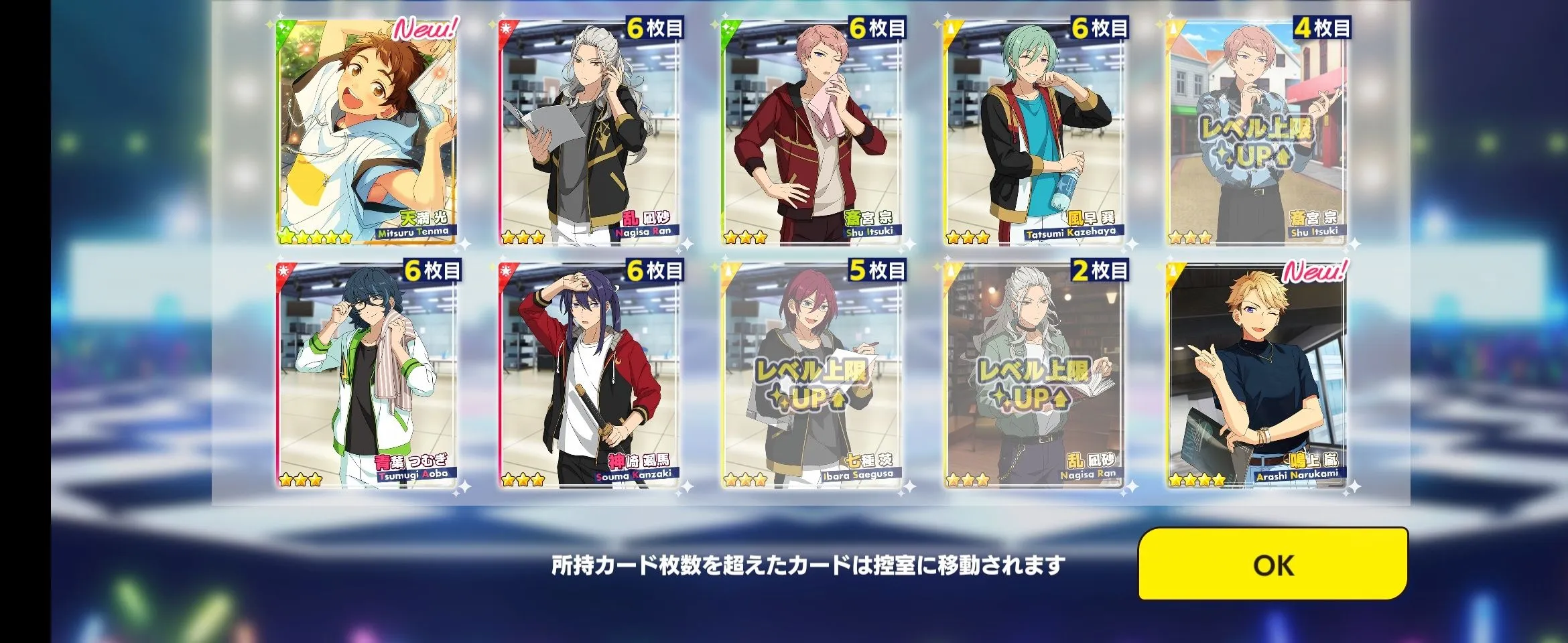View the Nagisa Ran card marked 6枚目
The image size is (1568, 643).
click(x=589, y=134)
